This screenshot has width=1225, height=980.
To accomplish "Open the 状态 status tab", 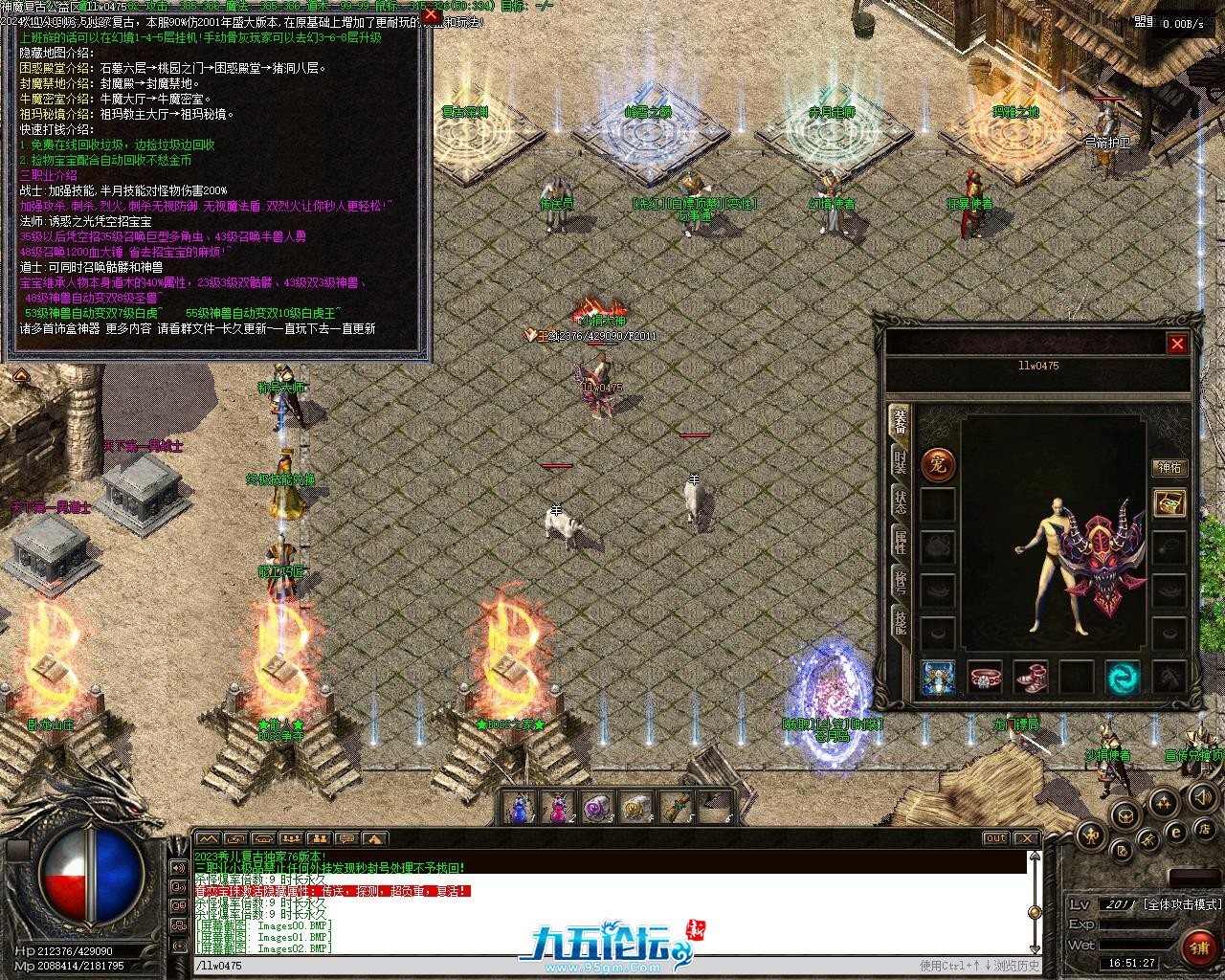I will 901,501.
